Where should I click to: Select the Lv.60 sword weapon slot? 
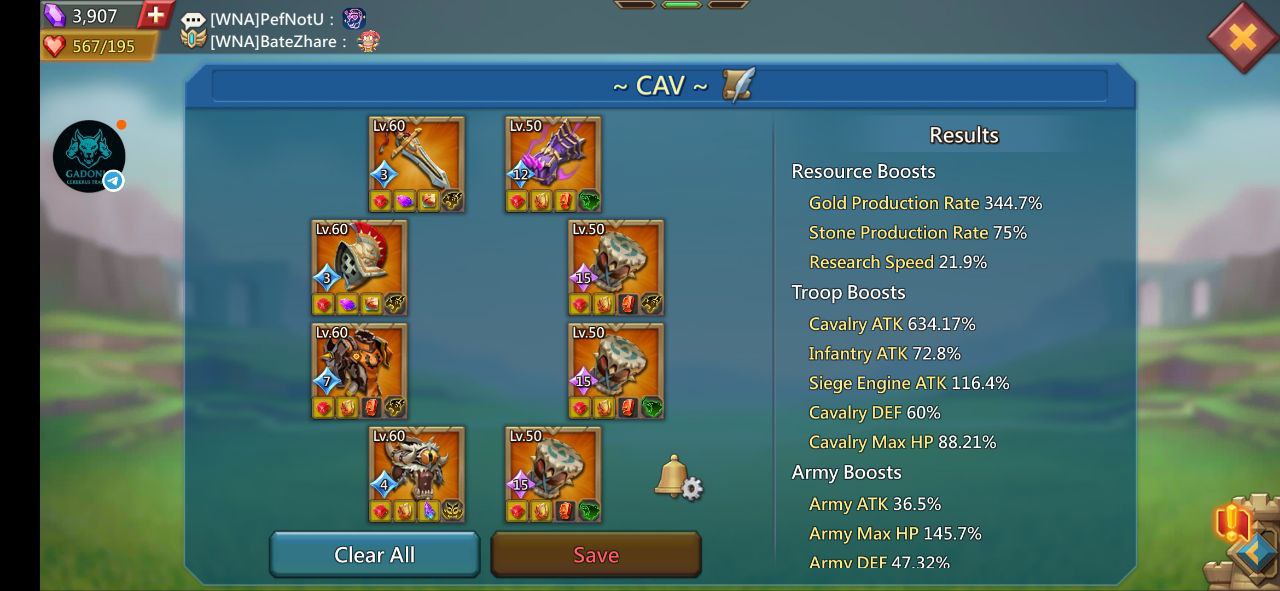[x=417, y=164]
